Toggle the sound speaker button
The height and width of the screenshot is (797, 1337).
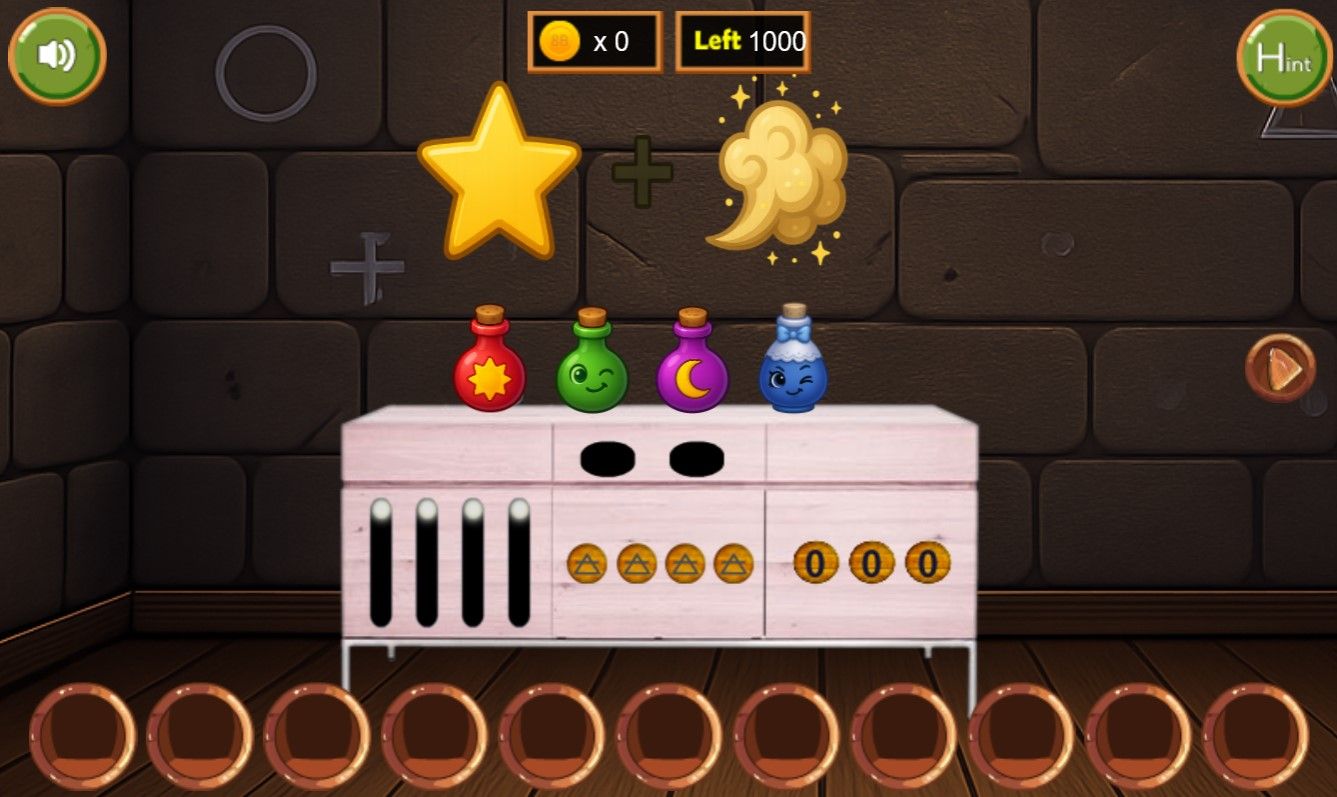point(57,56)
